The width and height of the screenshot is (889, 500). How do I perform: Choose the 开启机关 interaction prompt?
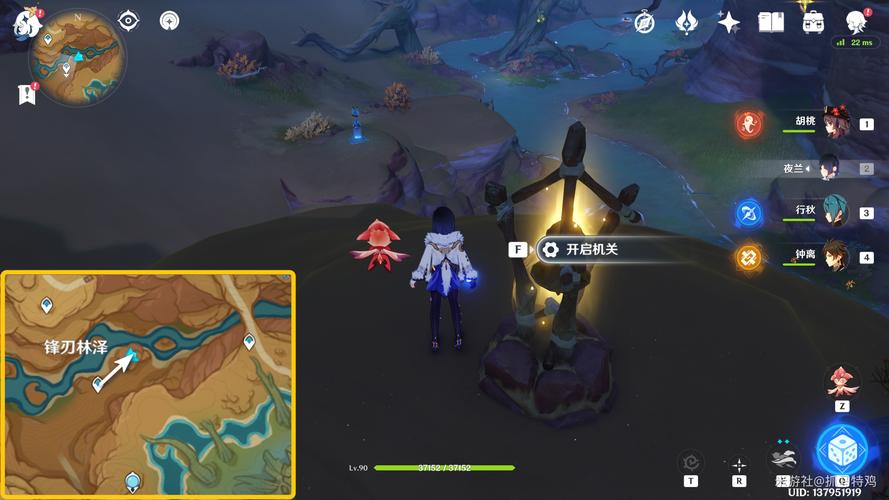[580, 250]
